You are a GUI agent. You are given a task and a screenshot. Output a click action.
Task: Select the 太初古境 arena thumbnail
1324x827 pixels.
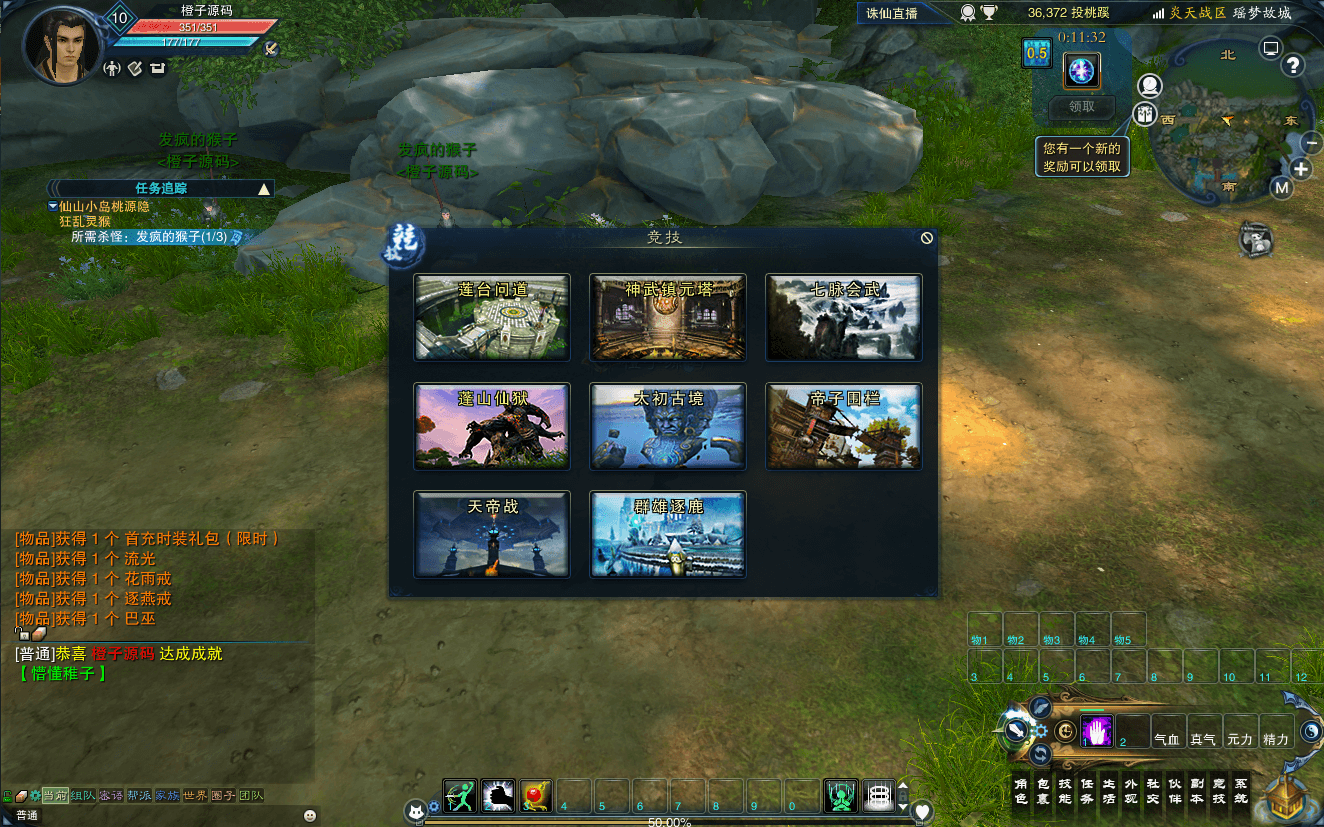[x=668, y=426]
